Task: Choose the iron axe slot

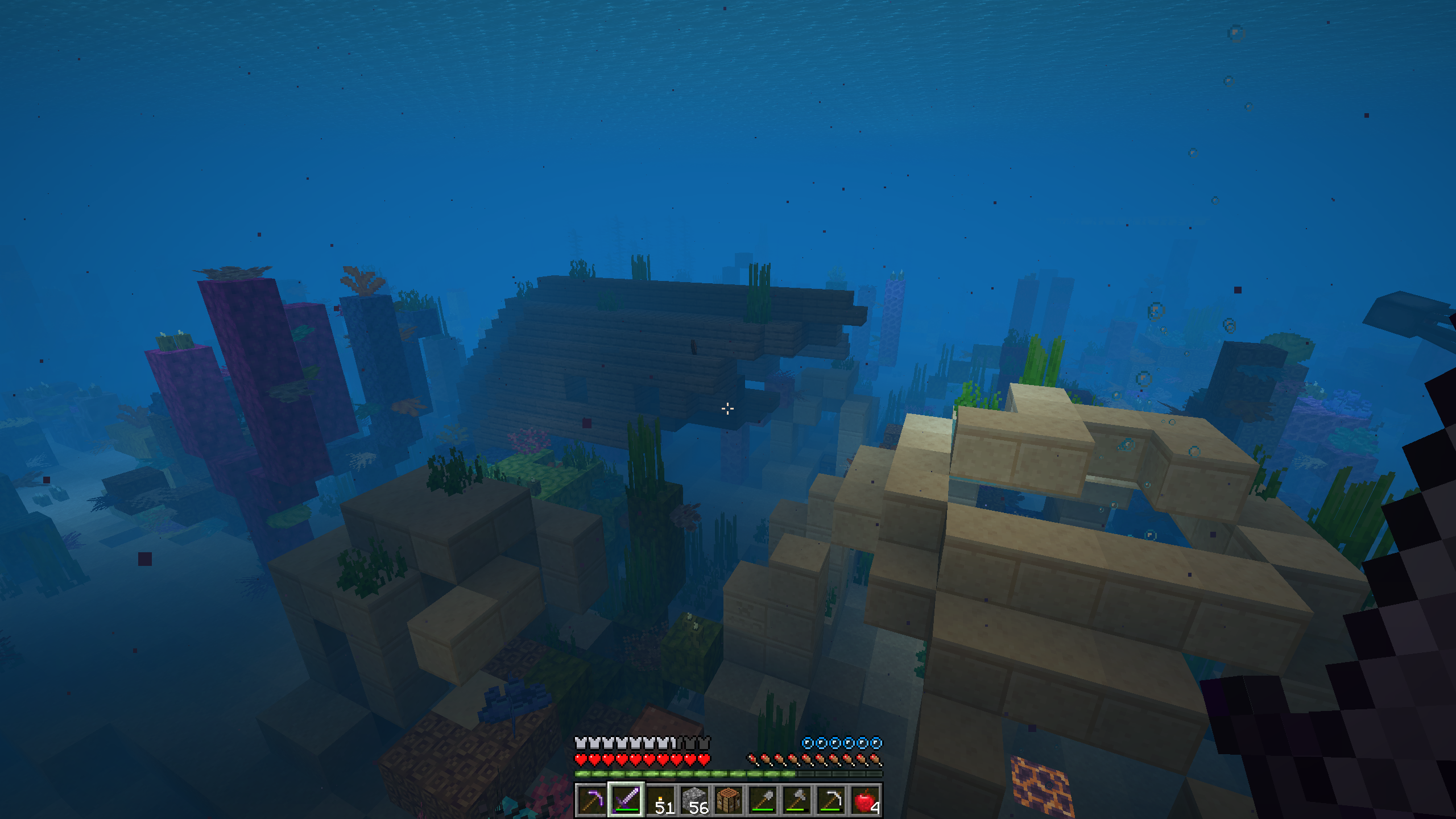Action: pos(797,800)
